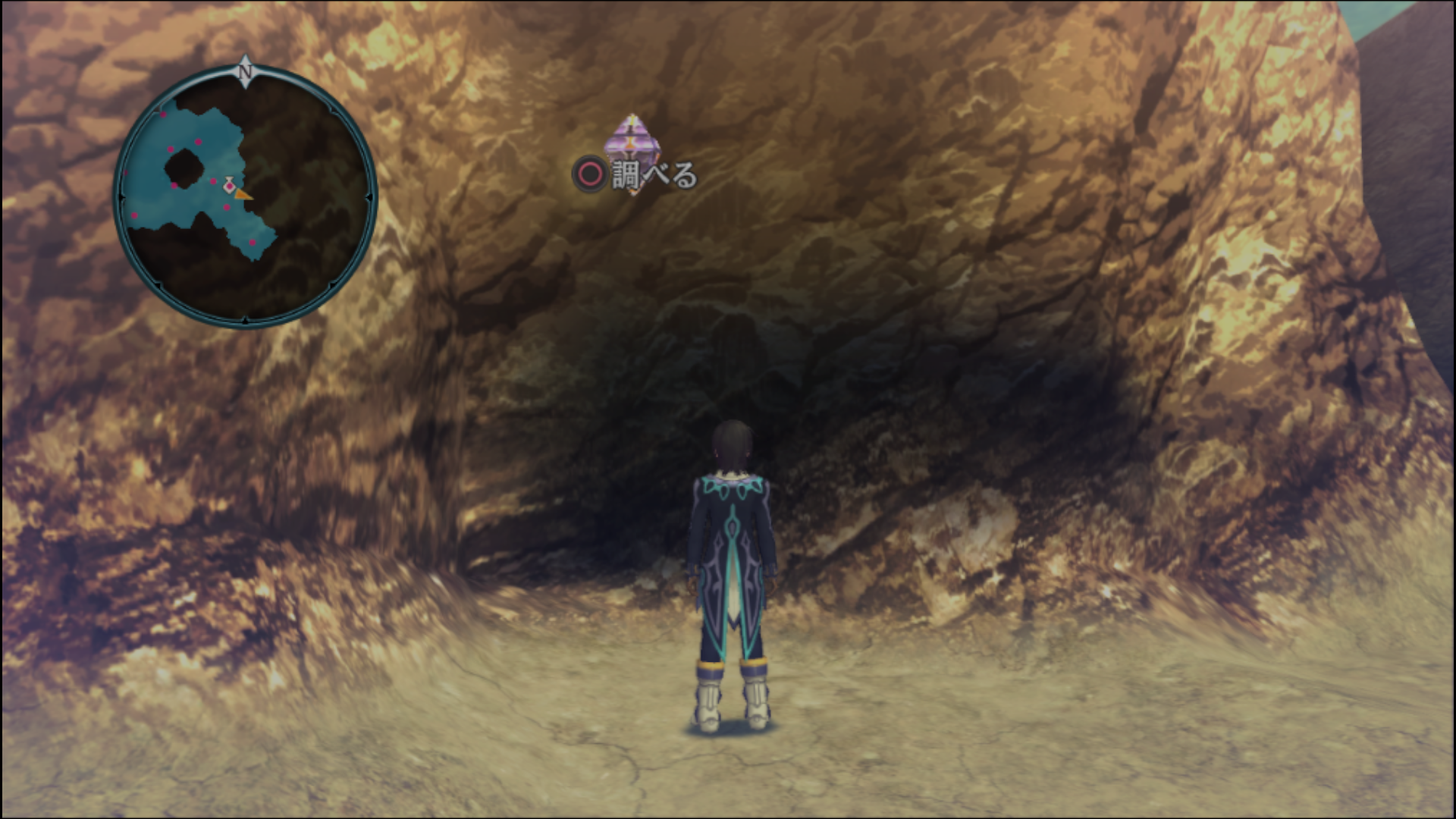Click the North compass indicator on minimap
Viewport: 1456px width, 819px height.
point(245,71)
